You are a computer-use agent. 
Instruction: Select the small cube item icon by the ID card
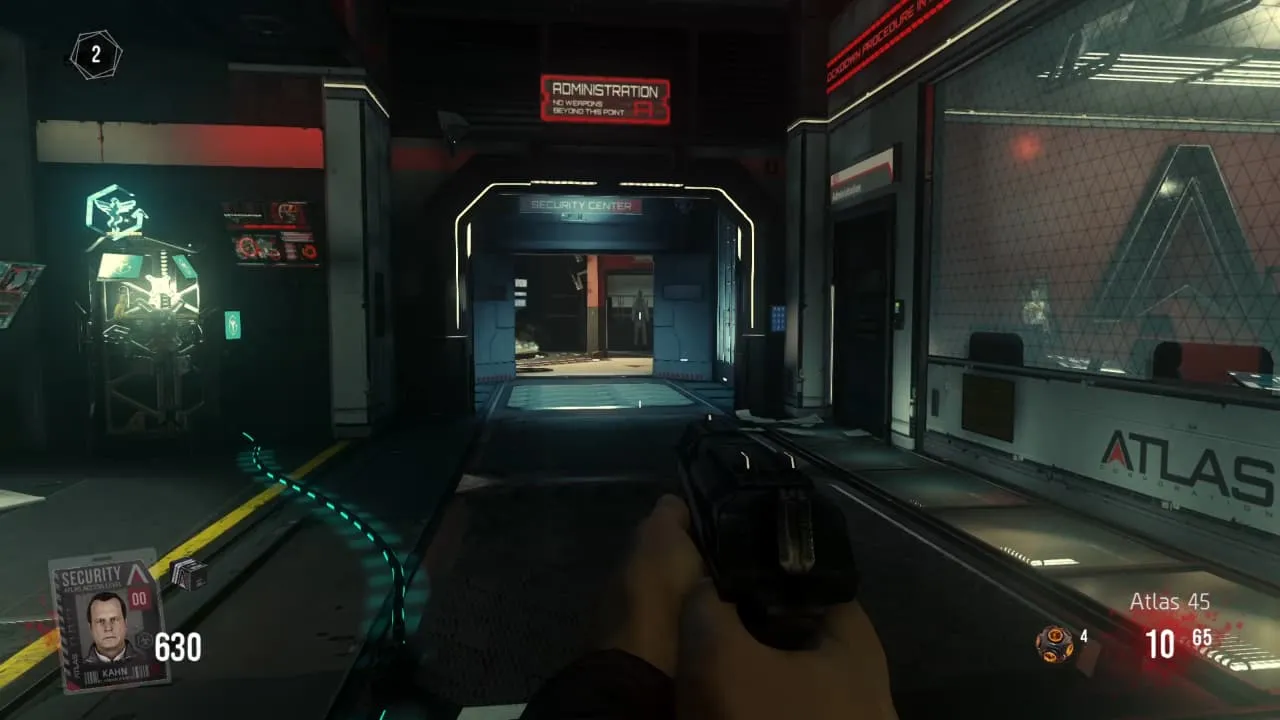tap(188, 573)
